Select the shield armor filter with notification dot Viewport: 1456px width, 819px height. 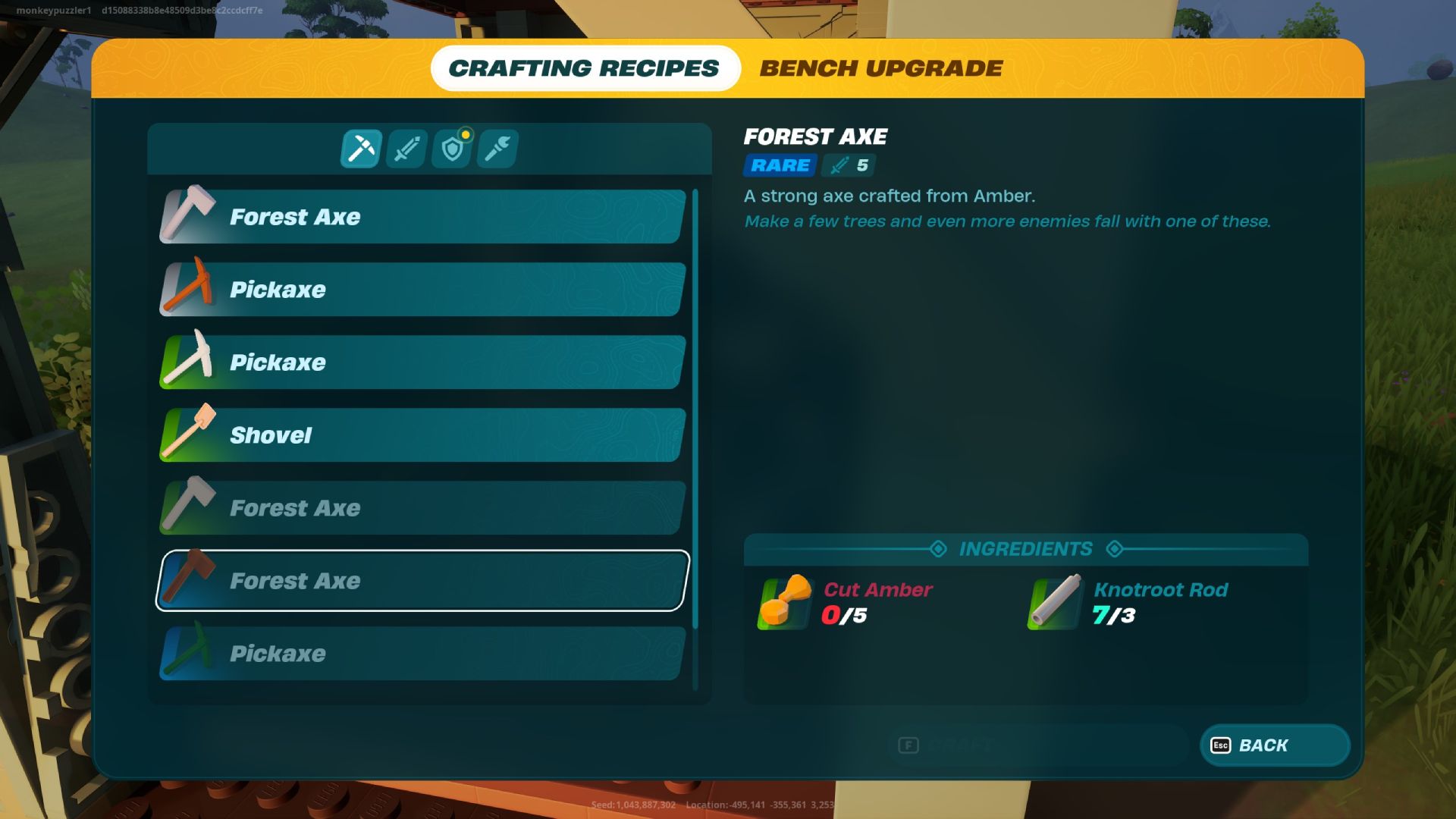pyautogui.click(x=452, y=149)
